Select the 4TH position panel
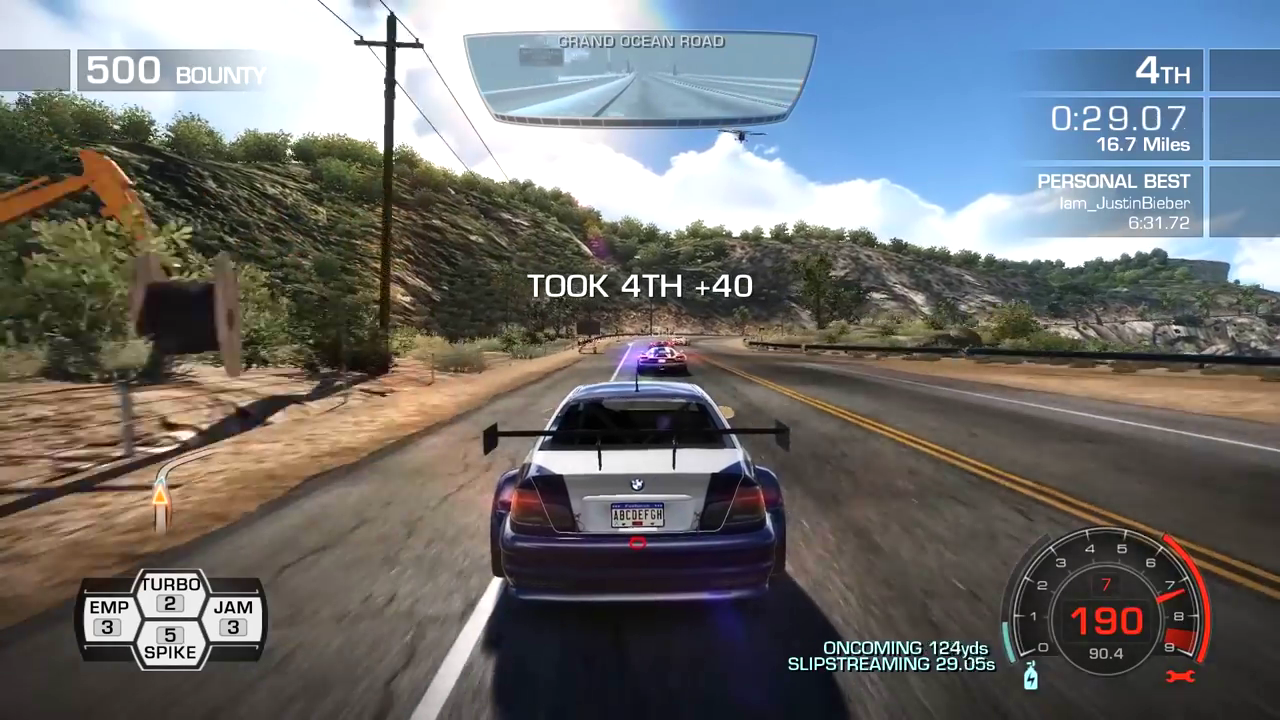Image resolution: width=1280 pixels, height=720 pixels. pos(1163,70)
